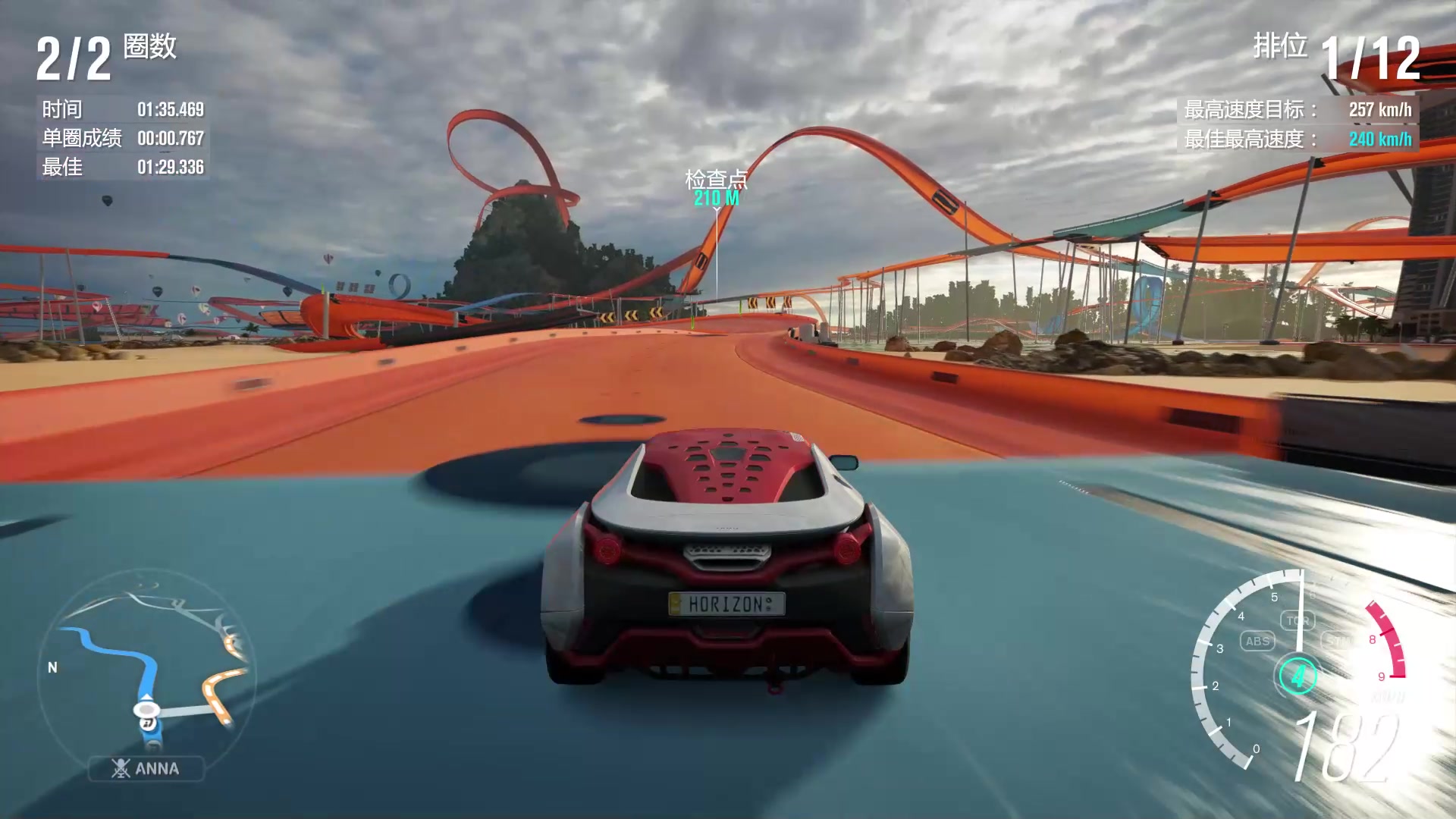Click the player arrow on the minimap
Viewport: 1456px width, 819px height.
click(x=146, y=698)
